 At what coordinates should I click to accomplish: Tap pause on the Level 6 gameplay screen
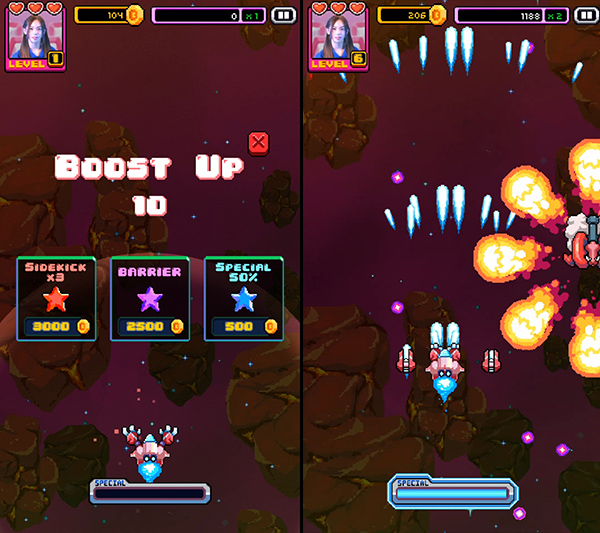[x=585, y=16]
